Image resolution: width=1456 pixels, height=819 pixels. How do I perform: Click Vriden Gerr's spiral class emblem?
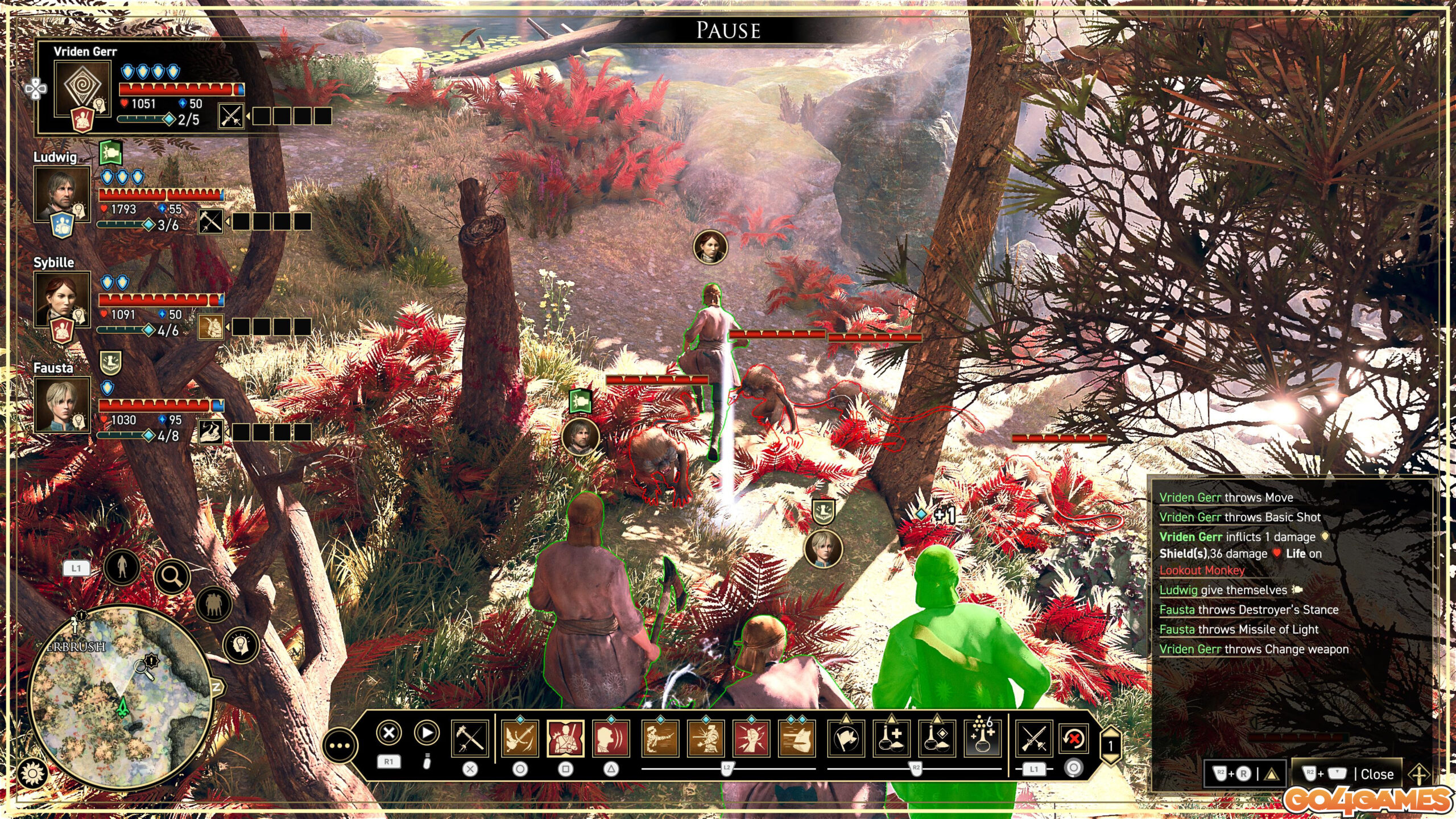(x=82, y=88)
